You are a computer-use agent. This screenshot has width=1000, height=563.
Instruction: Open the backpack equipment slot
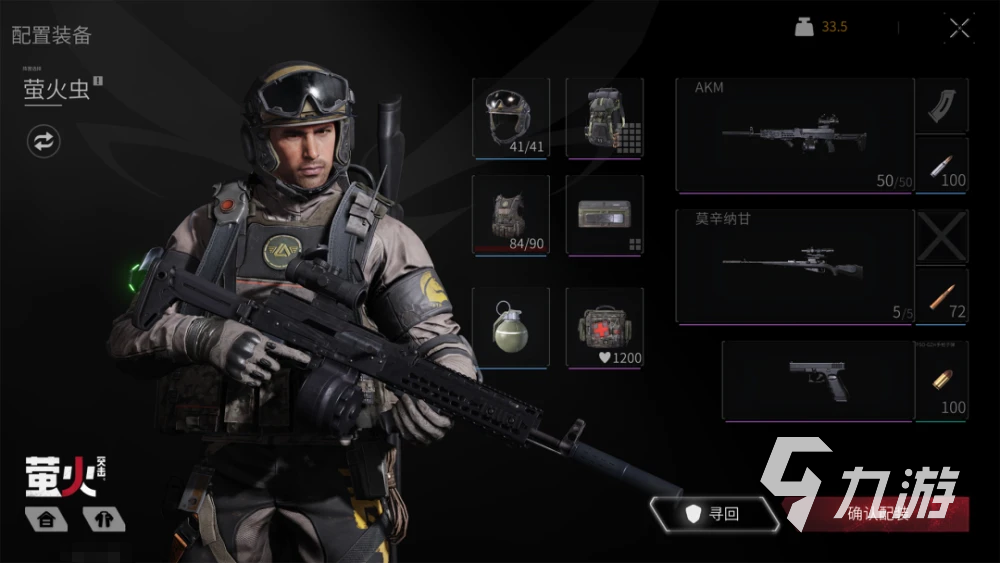tap(604, 118)
